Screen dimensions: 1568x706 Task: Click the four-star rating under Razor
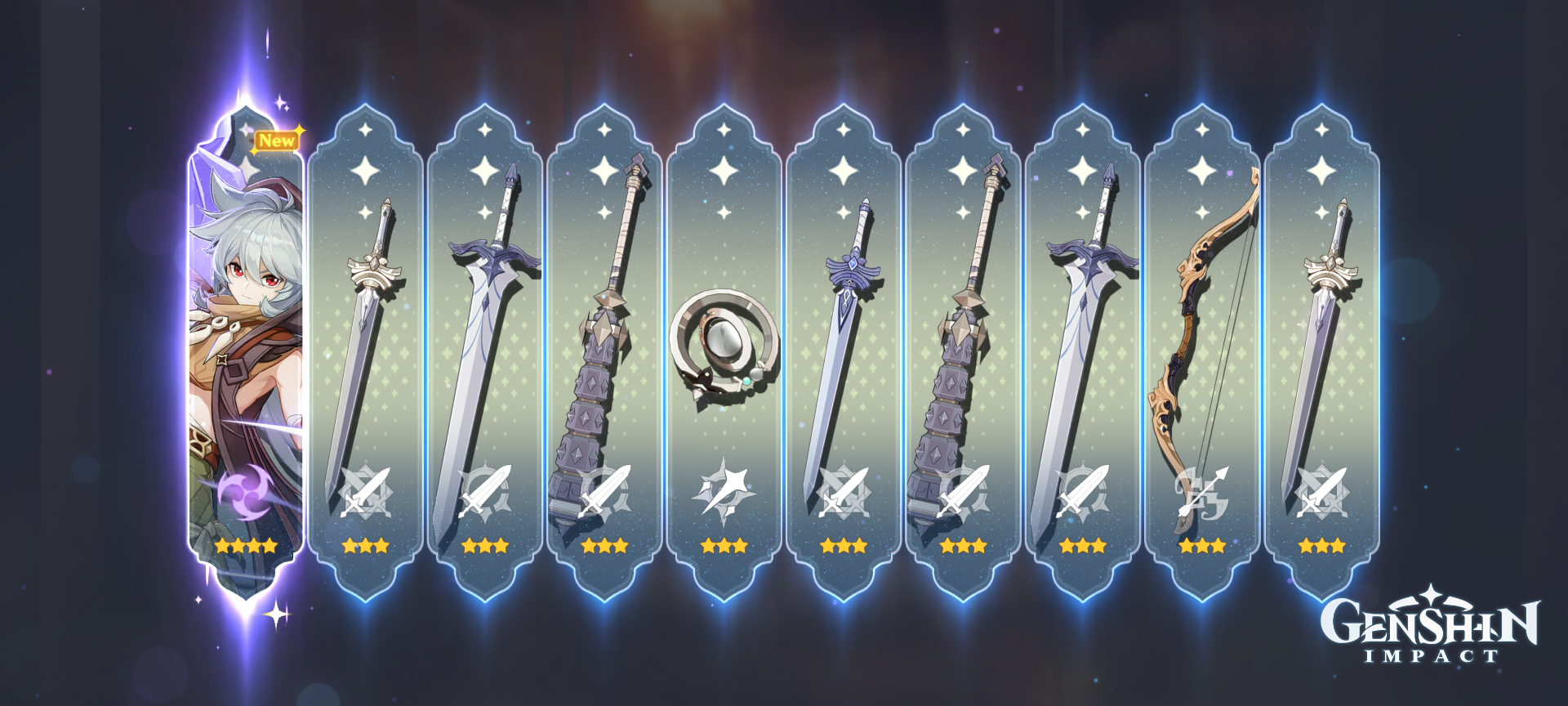tap(245, 546)
